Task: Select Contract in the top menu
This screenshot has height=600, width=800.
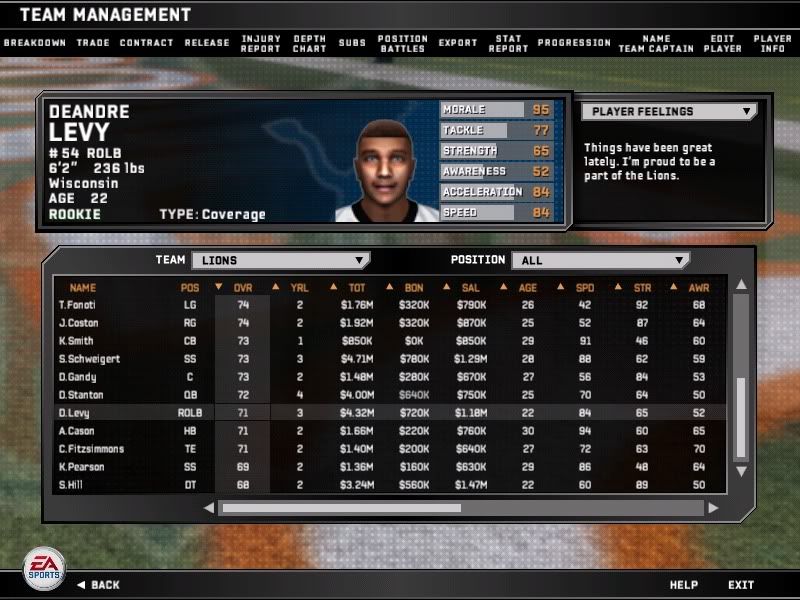Action: pyautogui.click(x=146, y=43)
